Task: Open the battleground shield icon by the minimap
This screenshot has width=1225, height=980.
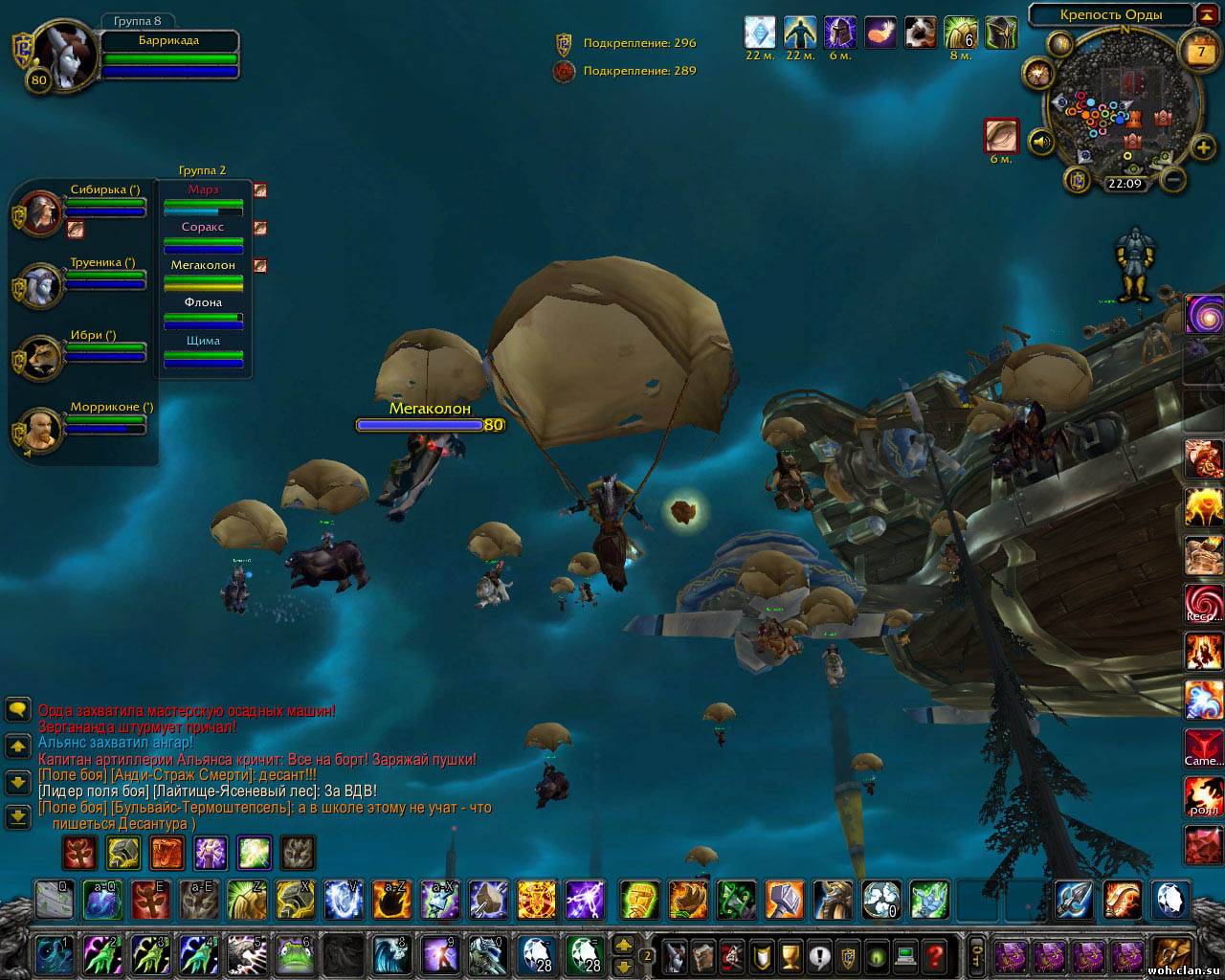Action: 1079,179
